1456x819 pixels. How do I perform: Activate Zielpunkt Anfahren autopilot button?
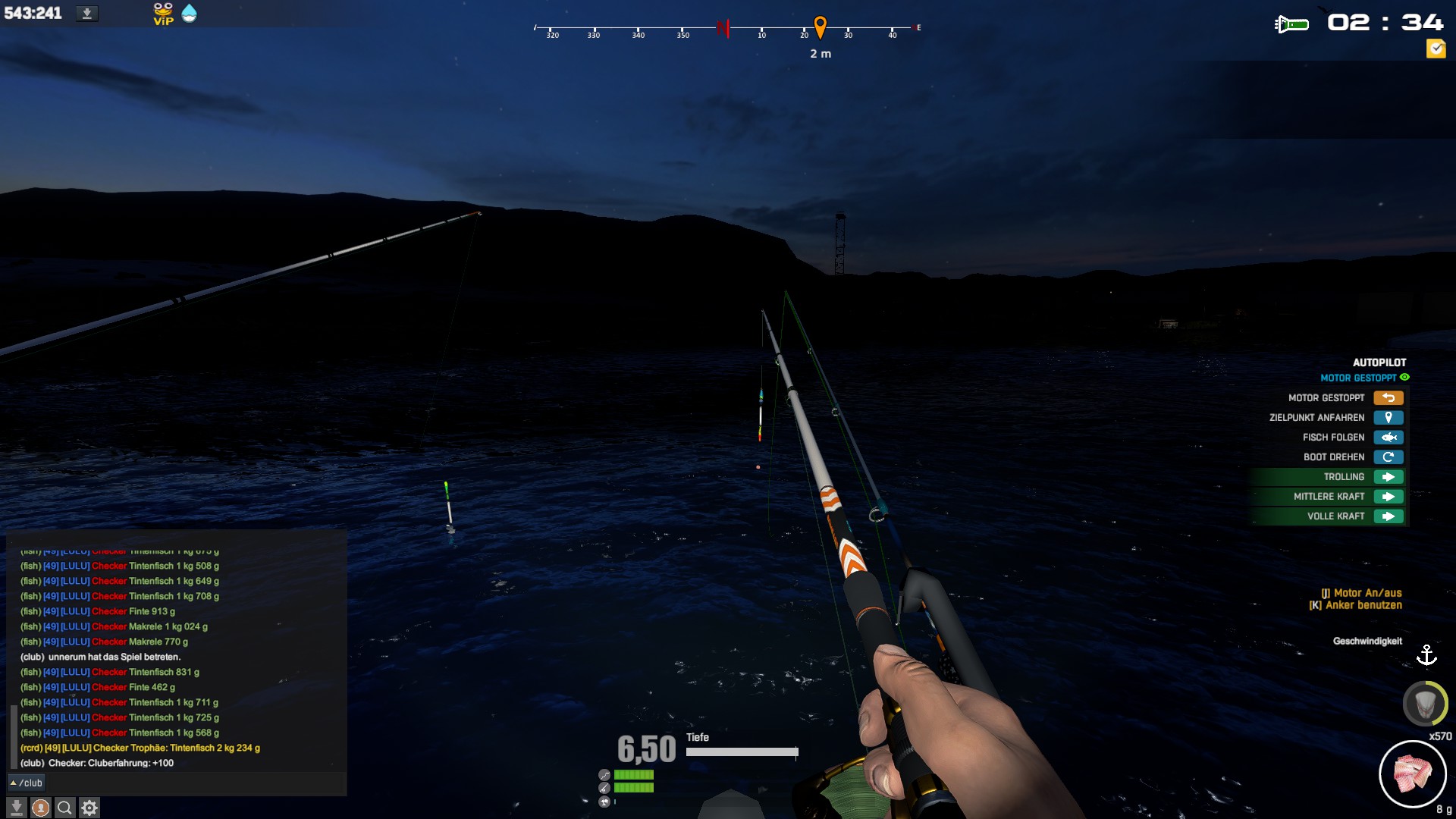pyautogui.click(x=1388, y=418)
